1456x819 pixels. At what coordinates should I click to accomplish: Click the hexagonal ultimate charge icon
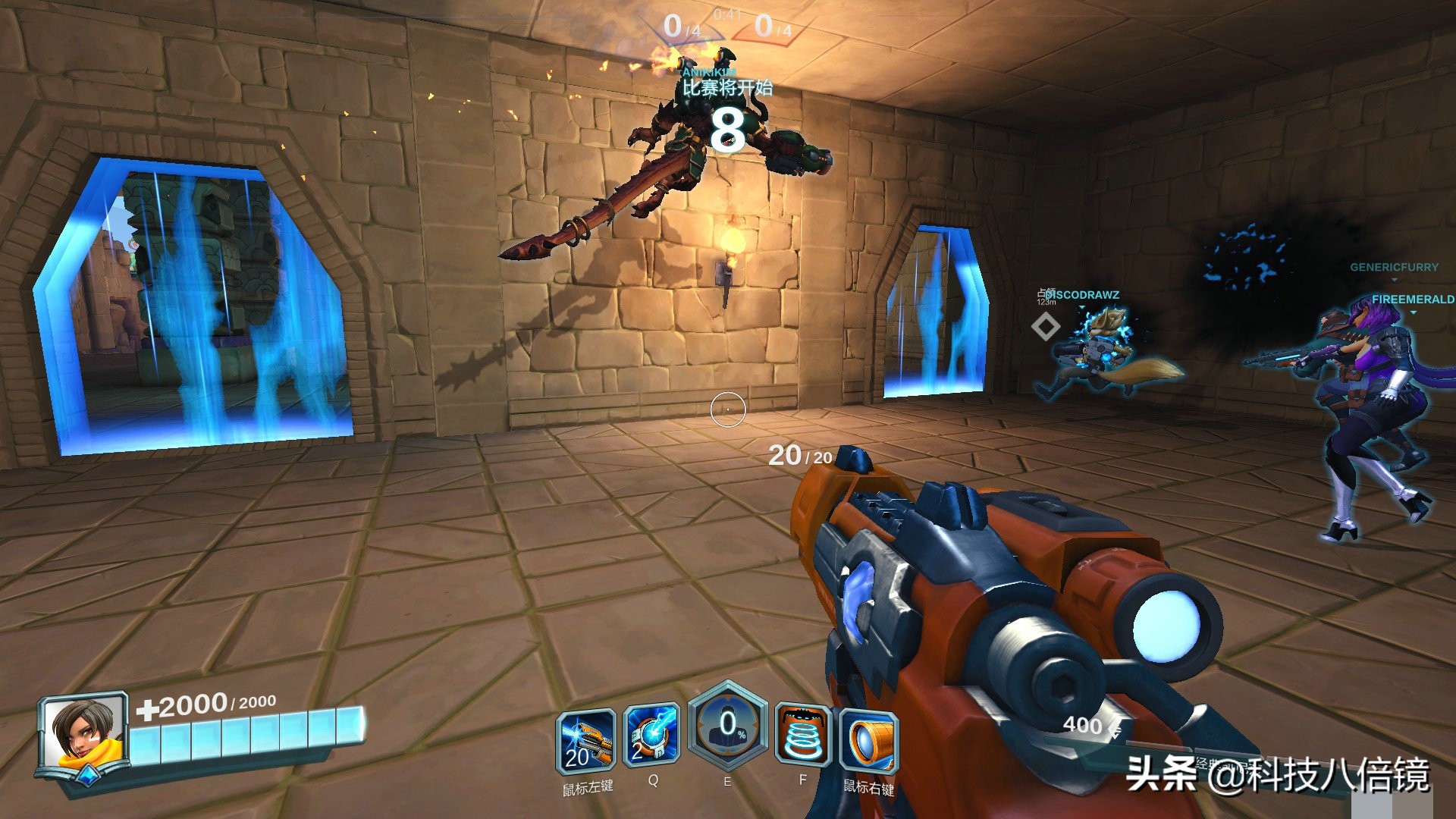point(727,727)
